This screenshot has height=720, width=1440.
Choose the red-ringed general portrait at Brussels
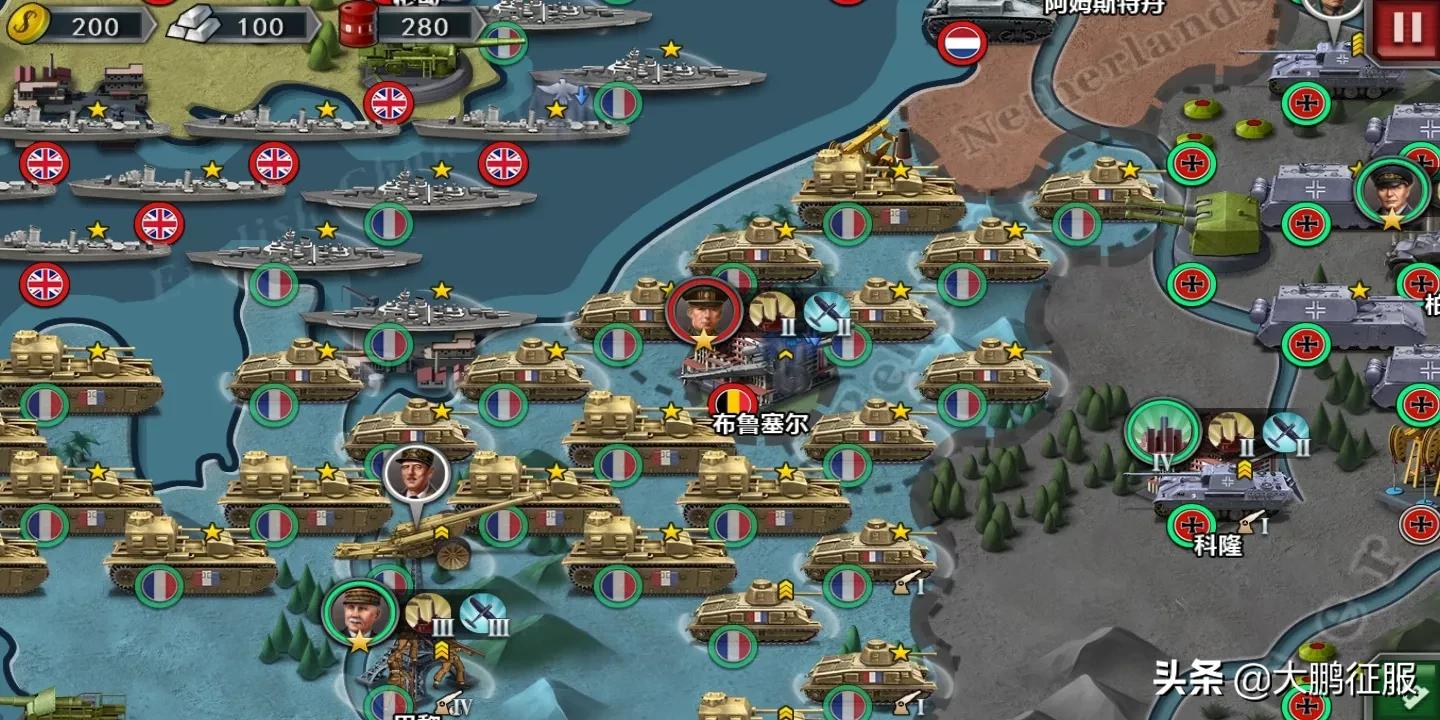click(704, 311)
